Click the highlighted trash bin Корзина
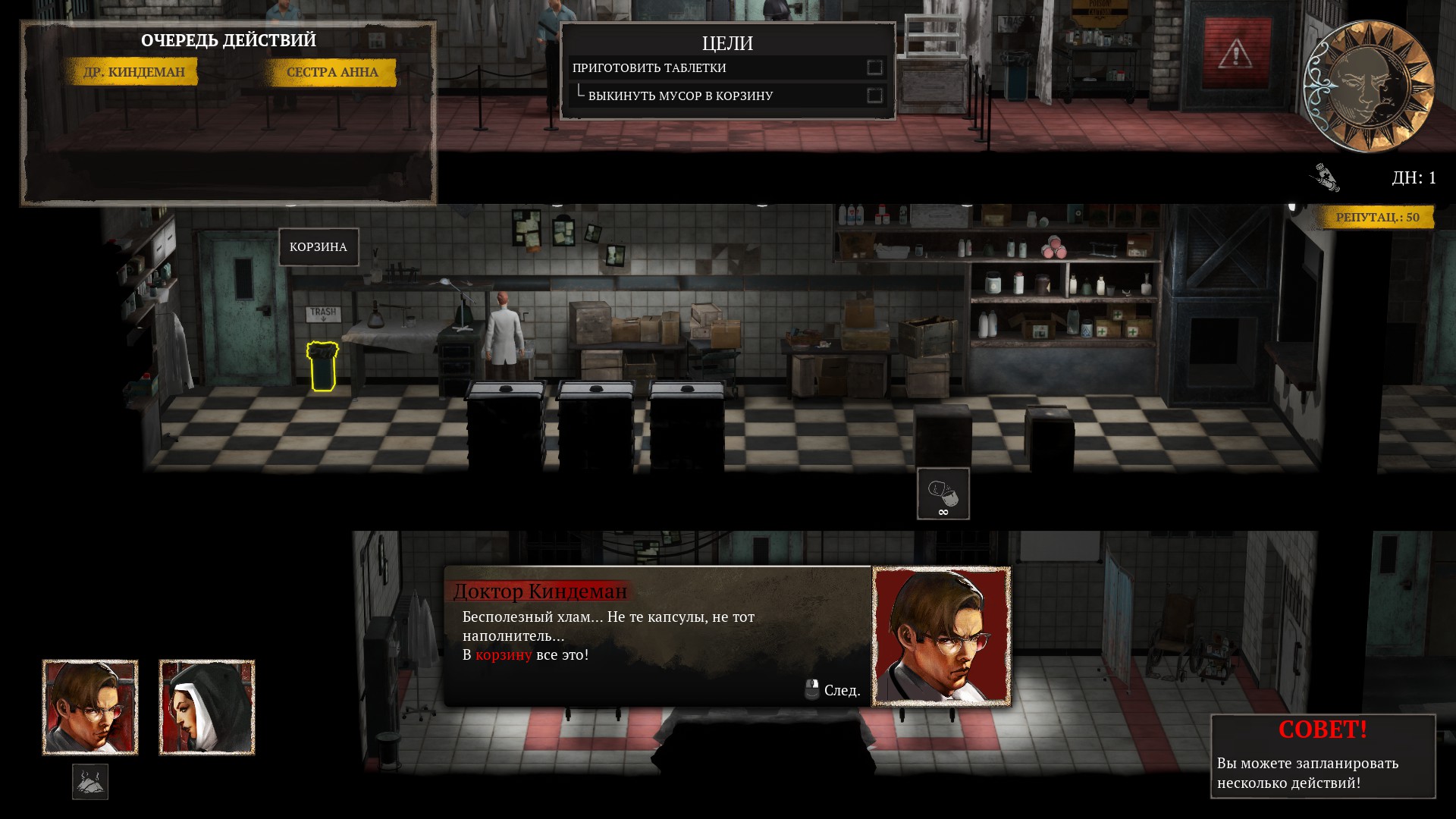This screenshot has width=1456, height=819. tap(322, 366)
